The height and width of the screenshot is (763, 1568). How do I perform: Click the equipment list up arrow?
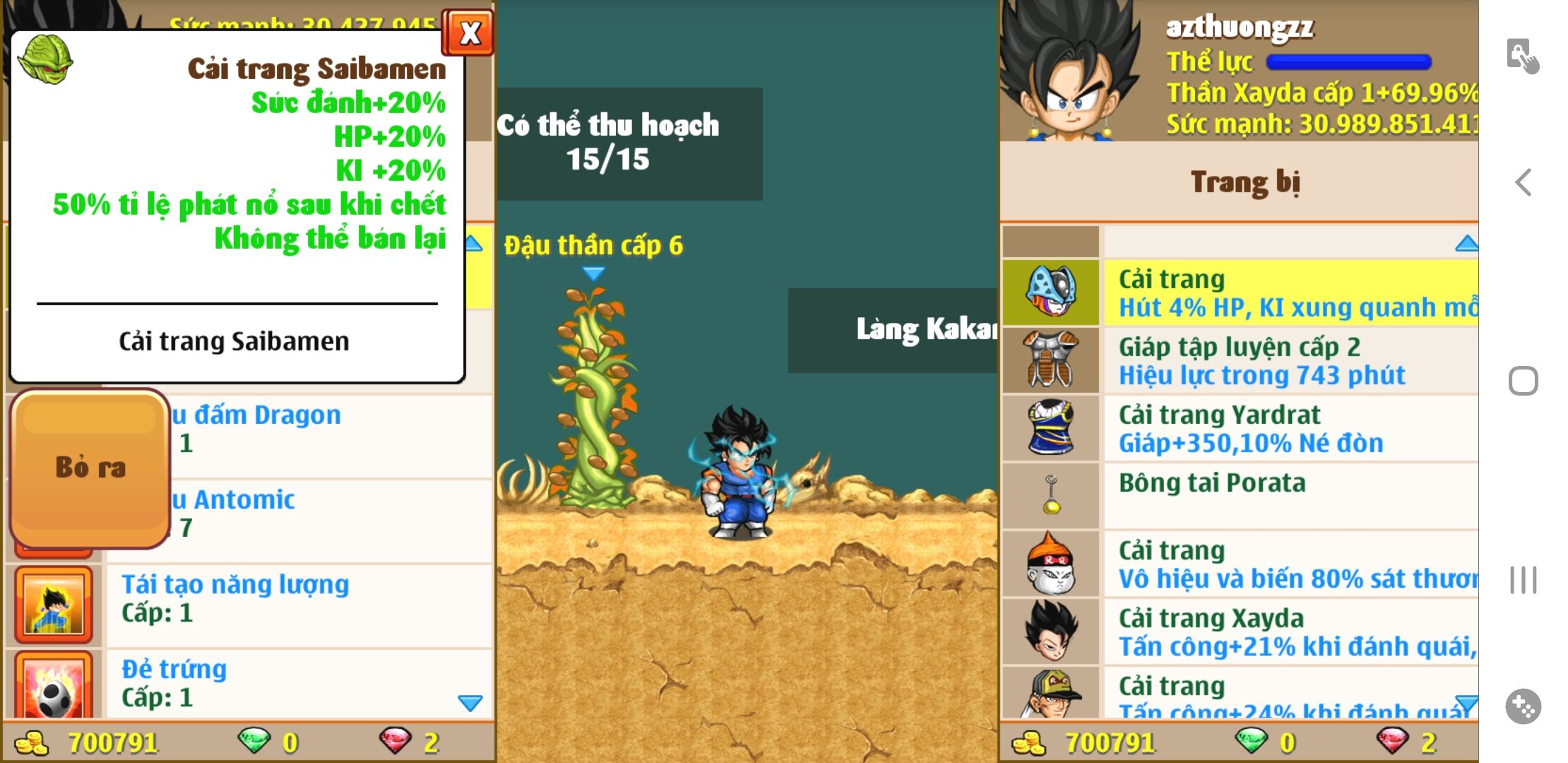(1466, 244)
